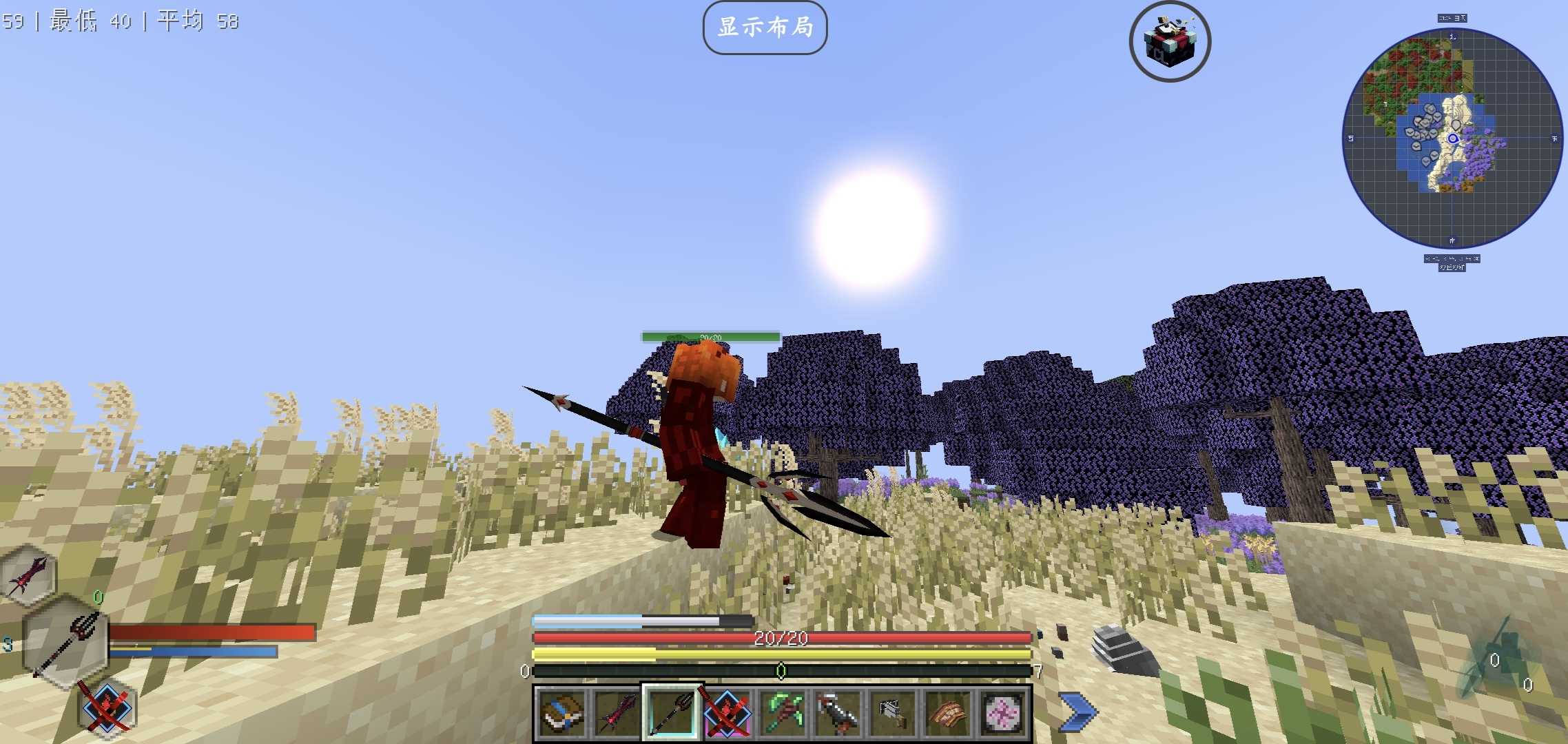Choose the crossed red katanas hotbar slot
The image size is (1568, 744).
(x=727, y=712)
